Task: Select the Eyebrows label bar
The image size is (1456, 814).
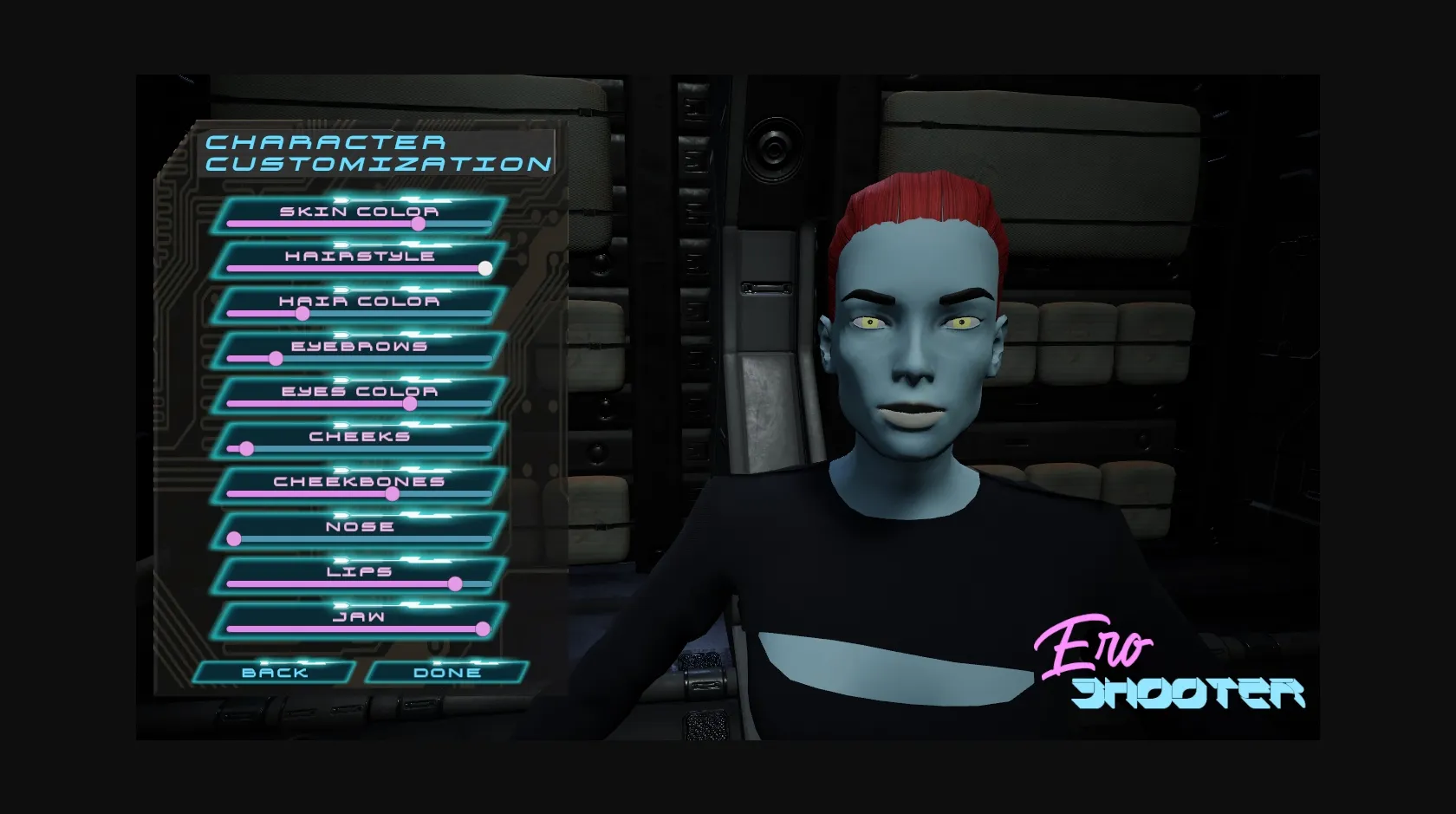Action: [x=360, y=346]
